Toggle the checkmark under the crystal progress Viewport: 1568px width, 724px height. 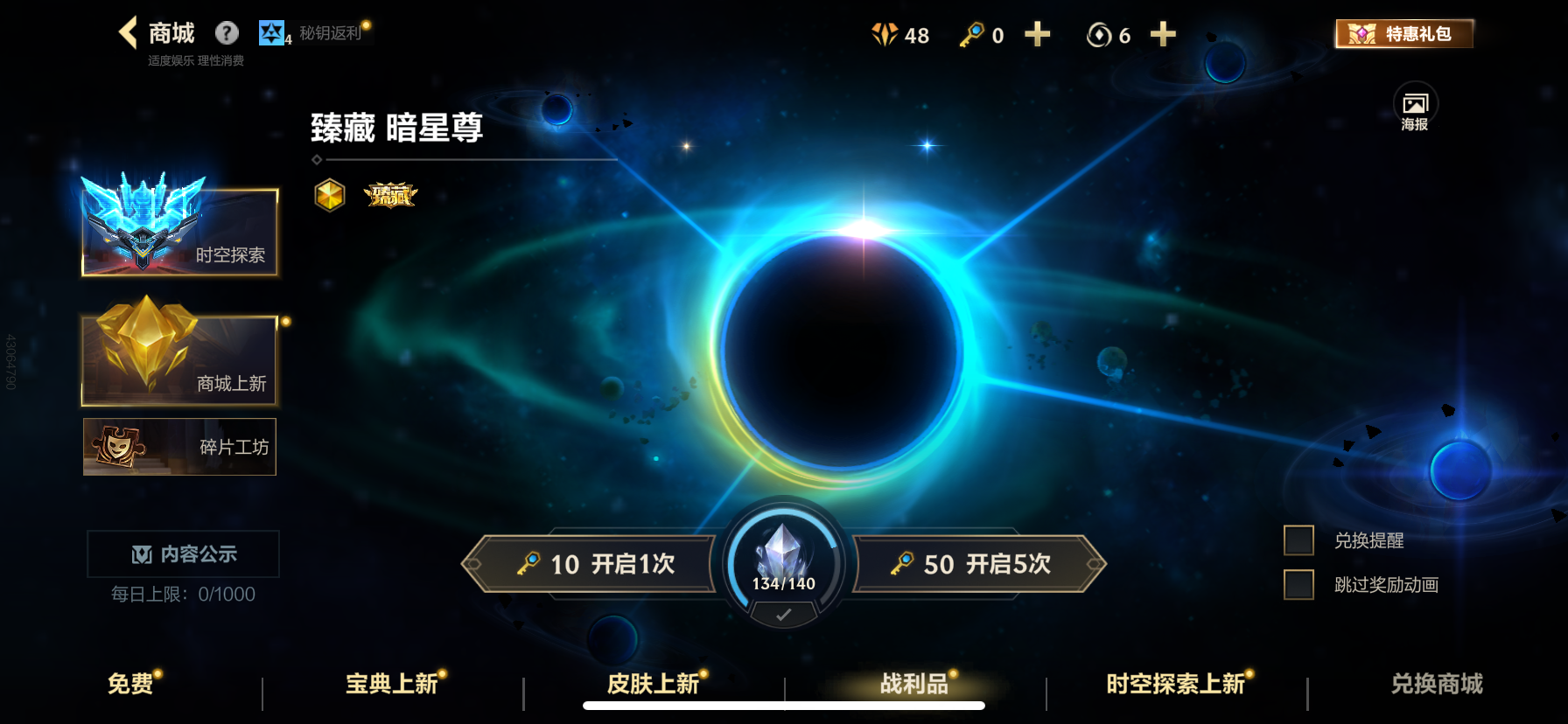click(x=782, y=612)
